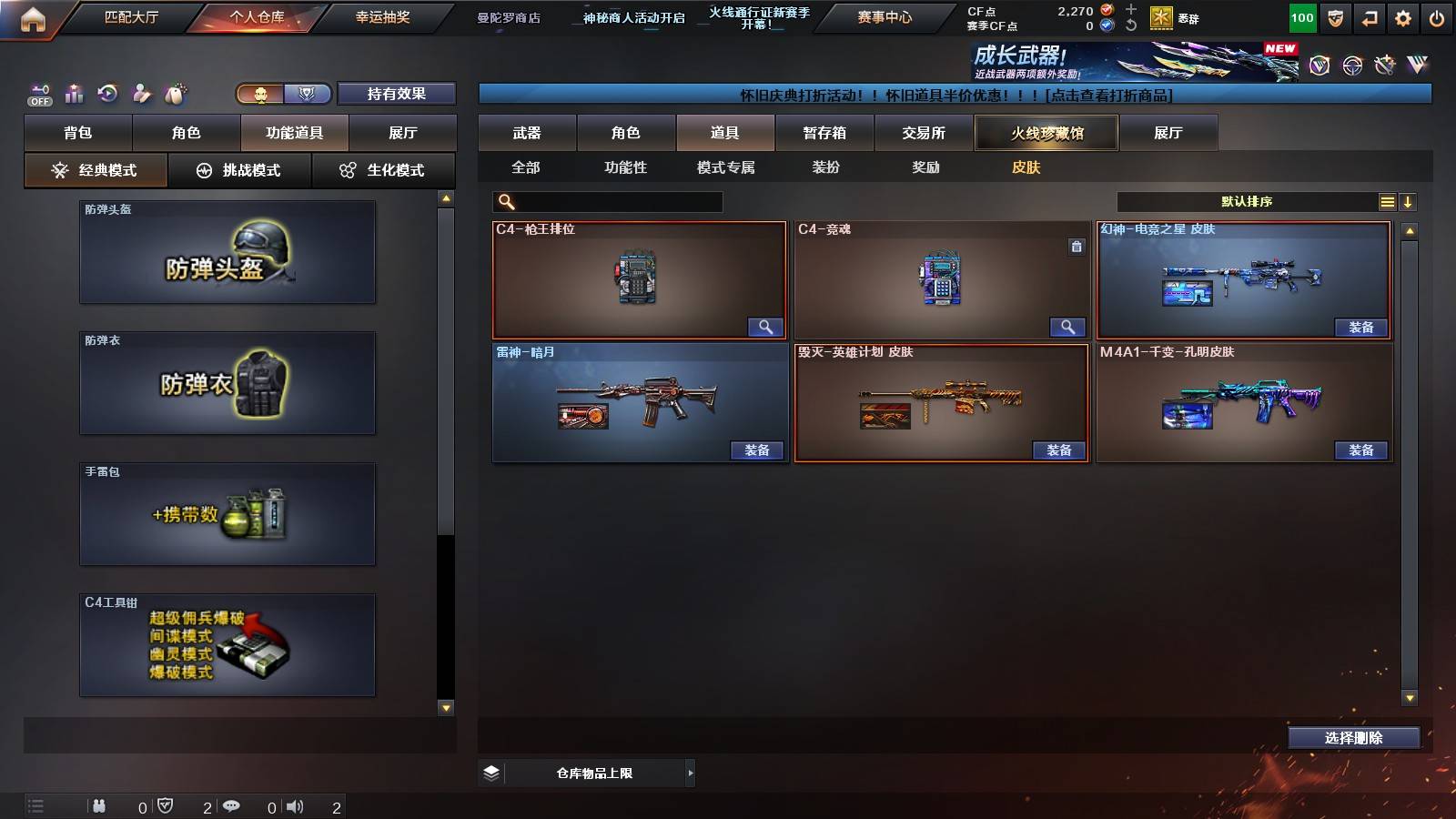This screenshot has height=819, width=1456.
Task: Switch to the 暂存箱 tab
Action: click(824, 133)
